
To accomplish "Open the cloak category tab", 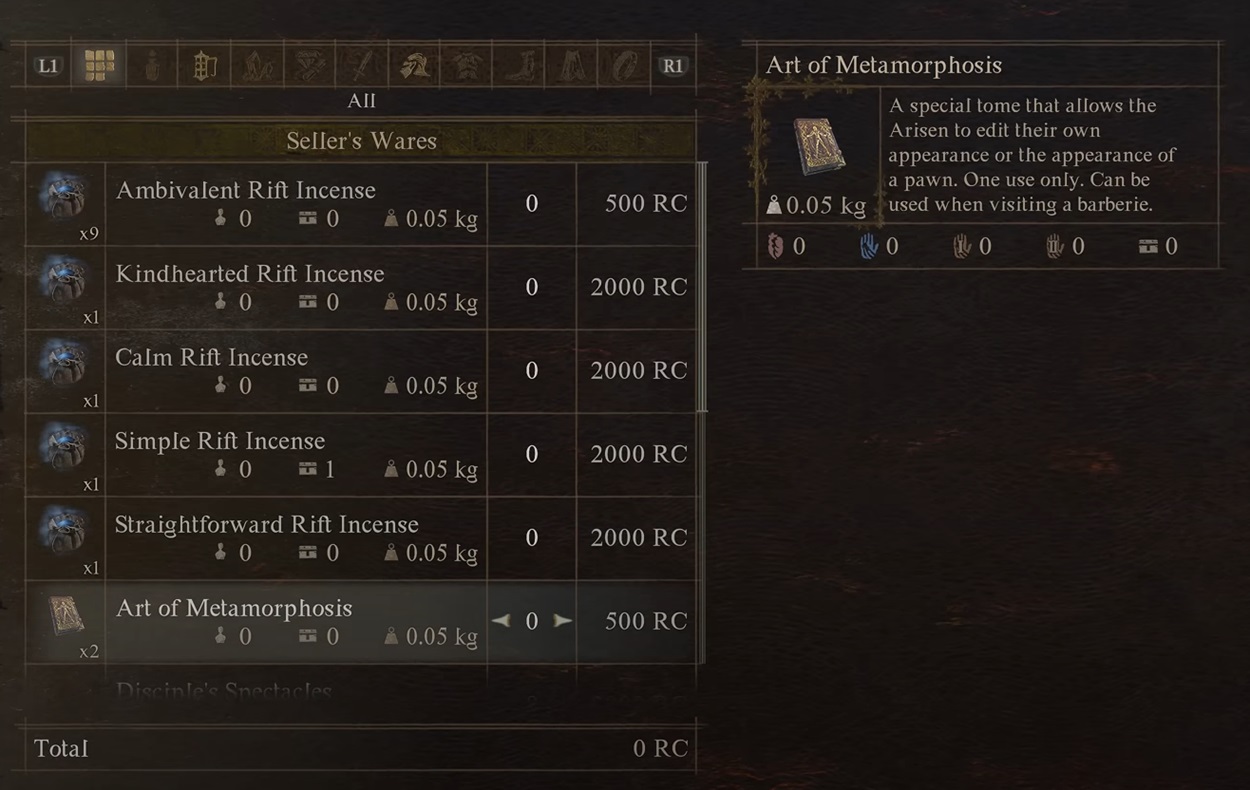I will [571, 66].
